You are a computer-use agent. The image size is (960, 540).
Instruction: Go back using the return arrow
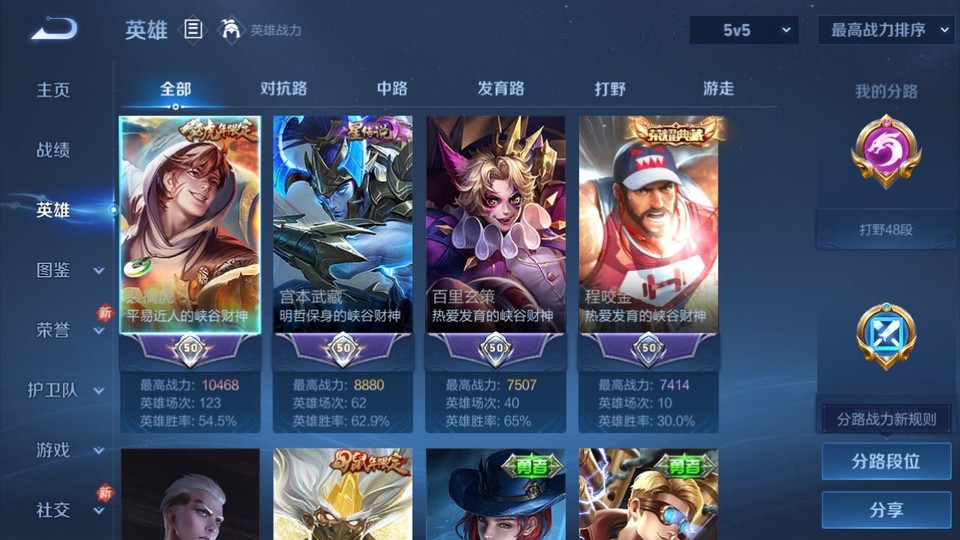(x=54, y=30)
